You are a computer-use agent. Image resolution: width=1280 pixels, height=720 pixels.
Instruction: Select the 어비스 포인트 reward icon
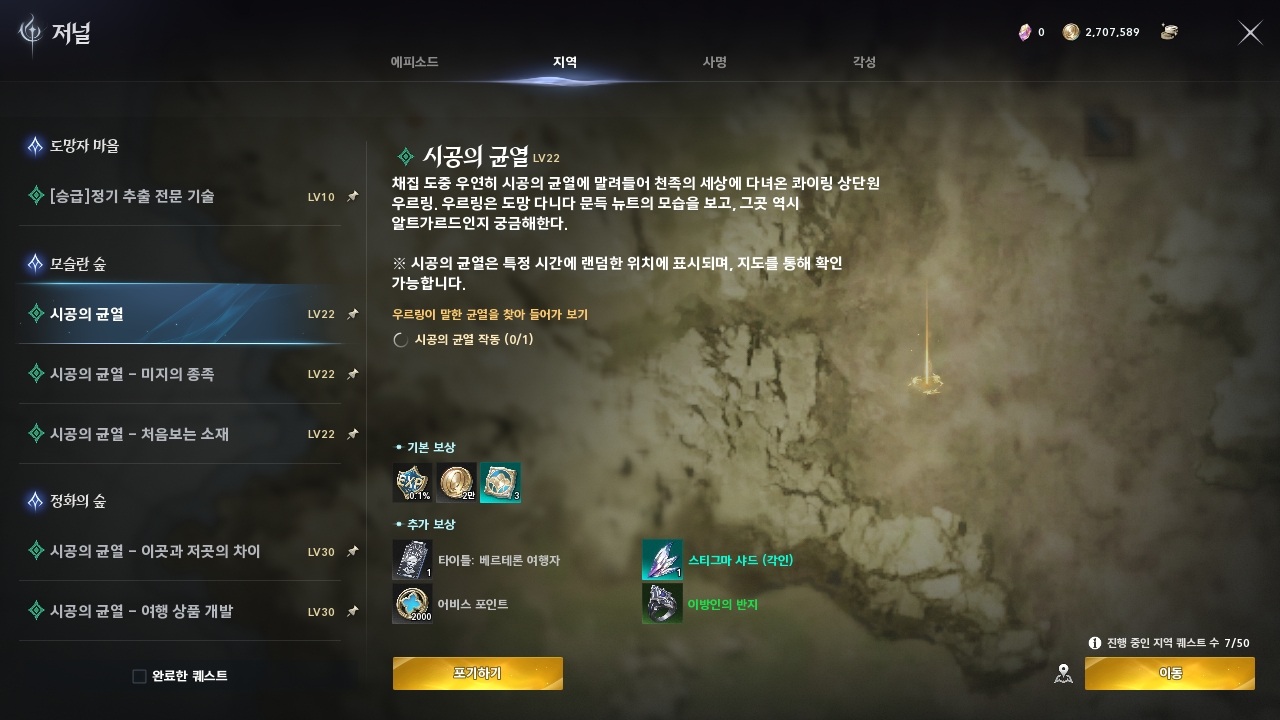(413, 604)
